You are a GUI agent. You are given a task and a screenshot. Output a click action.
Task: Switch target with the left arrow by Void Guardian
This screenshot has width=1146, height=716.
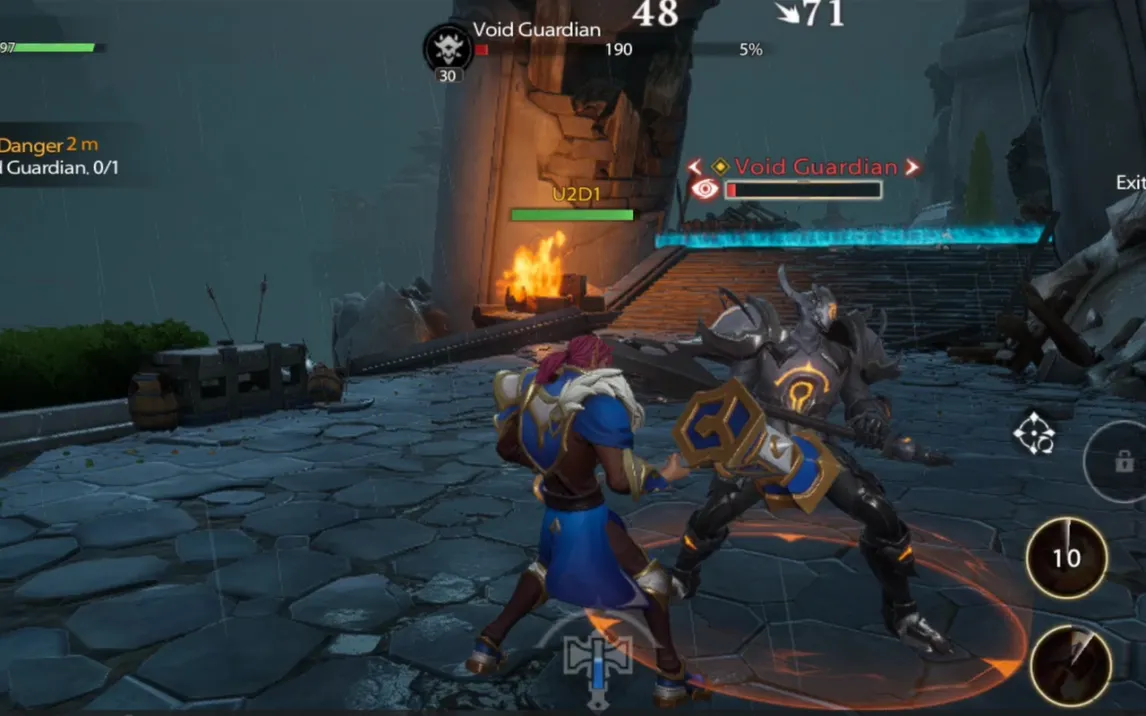[x=695, y=167]
